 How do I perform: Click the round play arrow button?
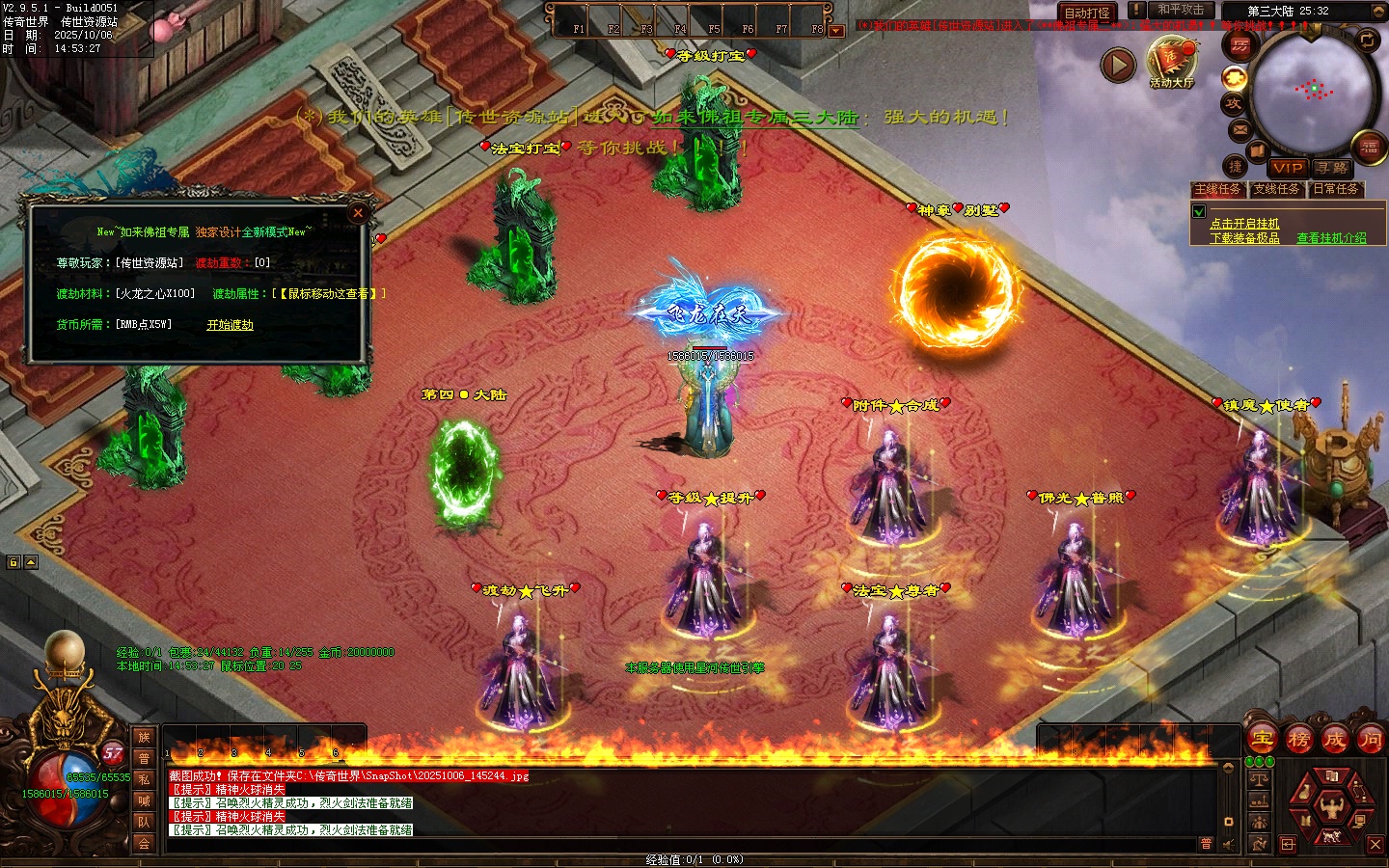point(1118,65)
